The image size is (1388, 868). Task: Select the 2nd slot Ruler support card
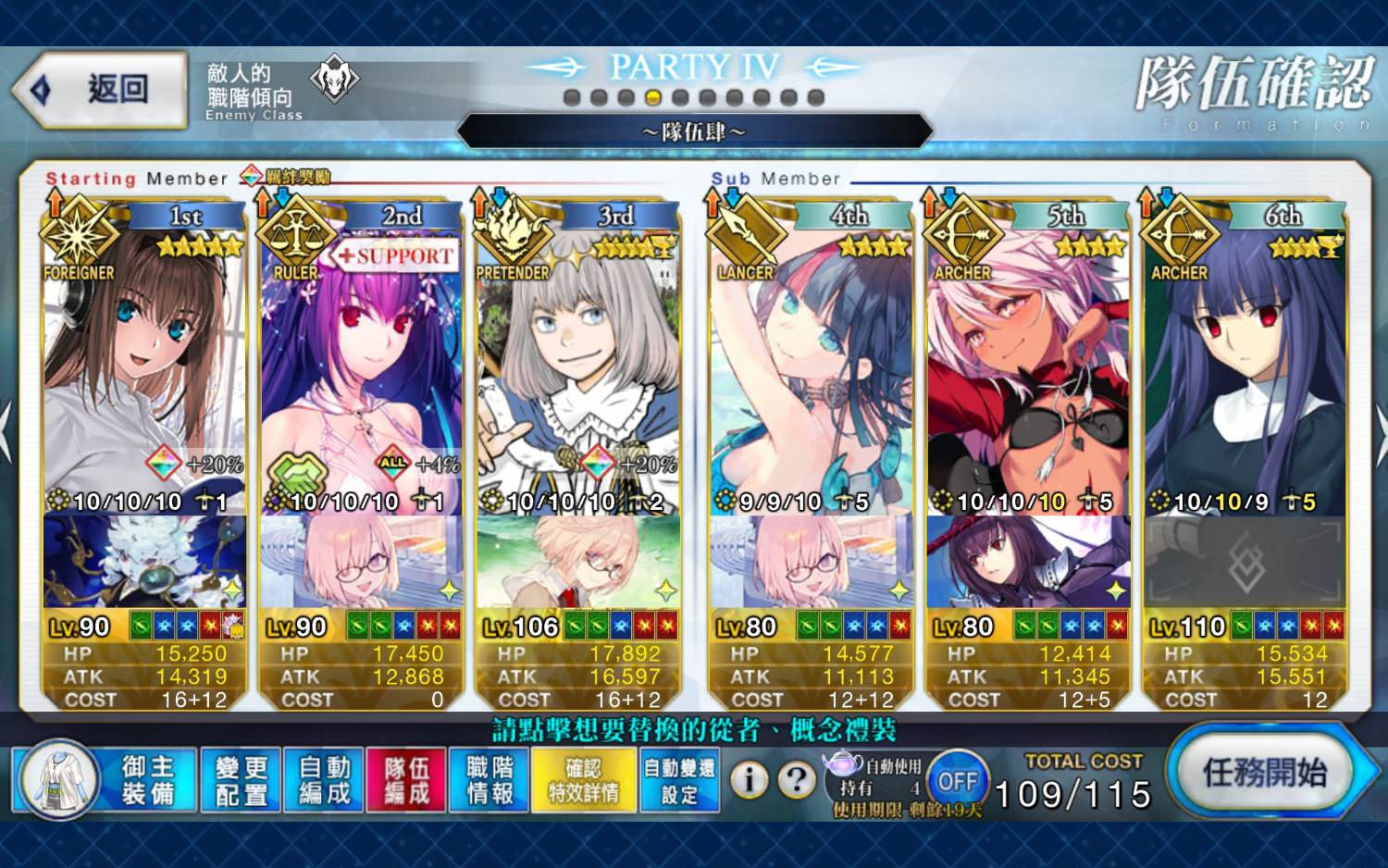click(x=361, y=370)
